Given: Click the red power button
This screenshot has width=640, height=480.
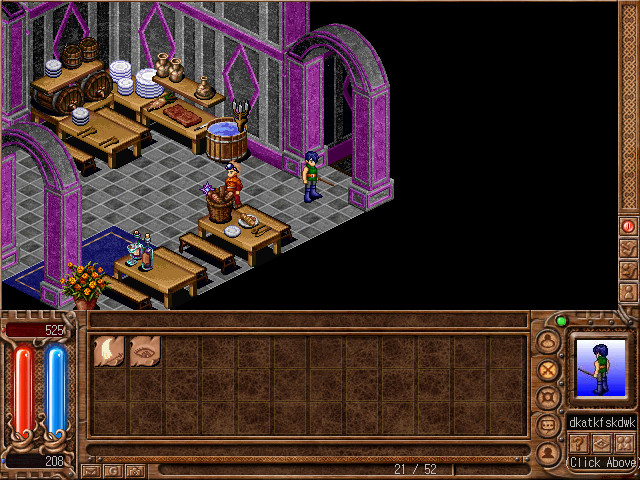Looking at the screenshot, I should 628,226.
